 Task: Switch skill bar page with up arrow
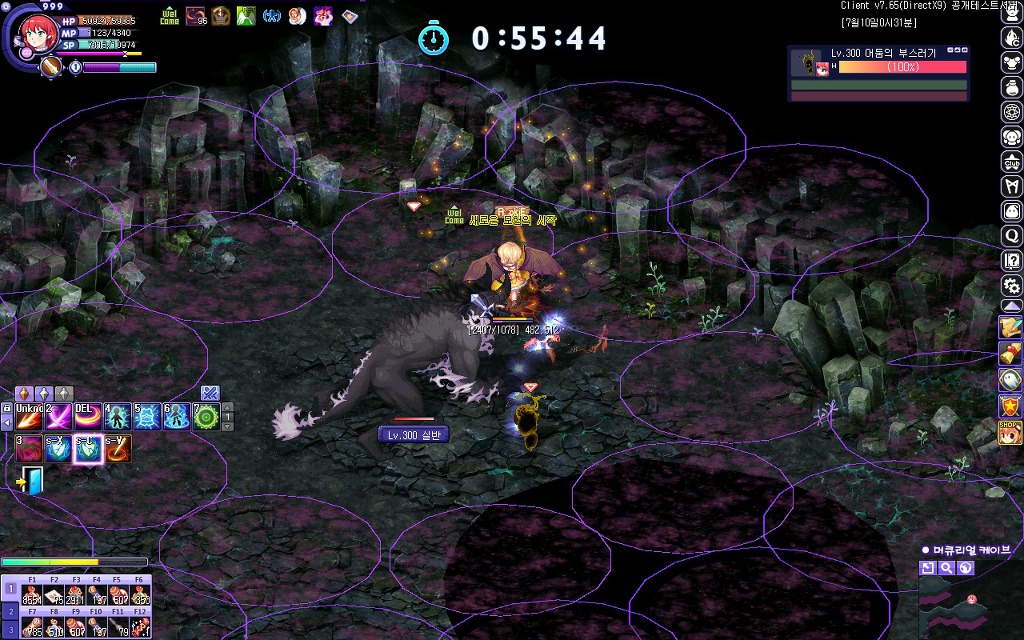(227, 409)
